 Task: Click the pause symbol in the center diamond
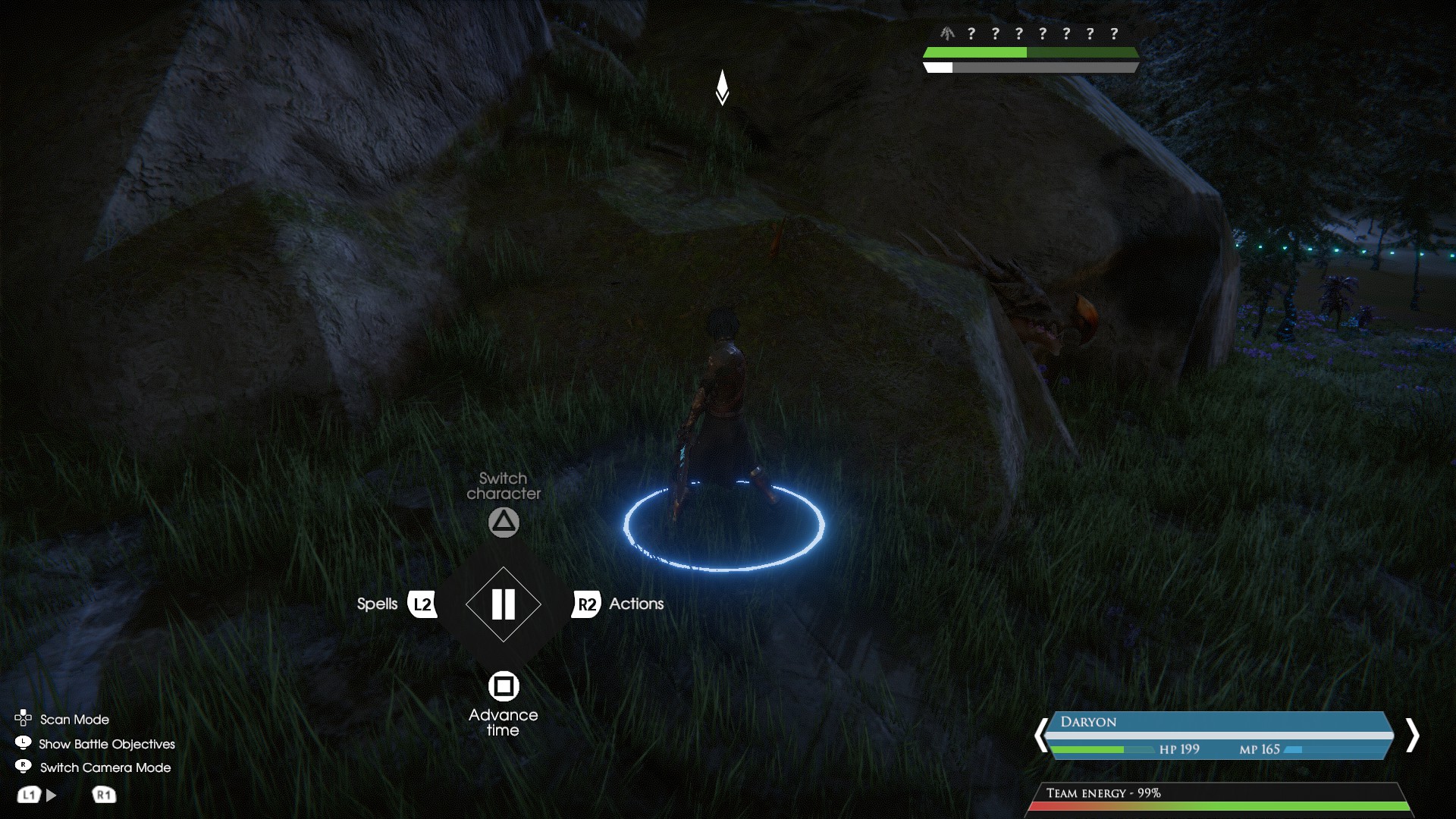(x=504, y=604)
